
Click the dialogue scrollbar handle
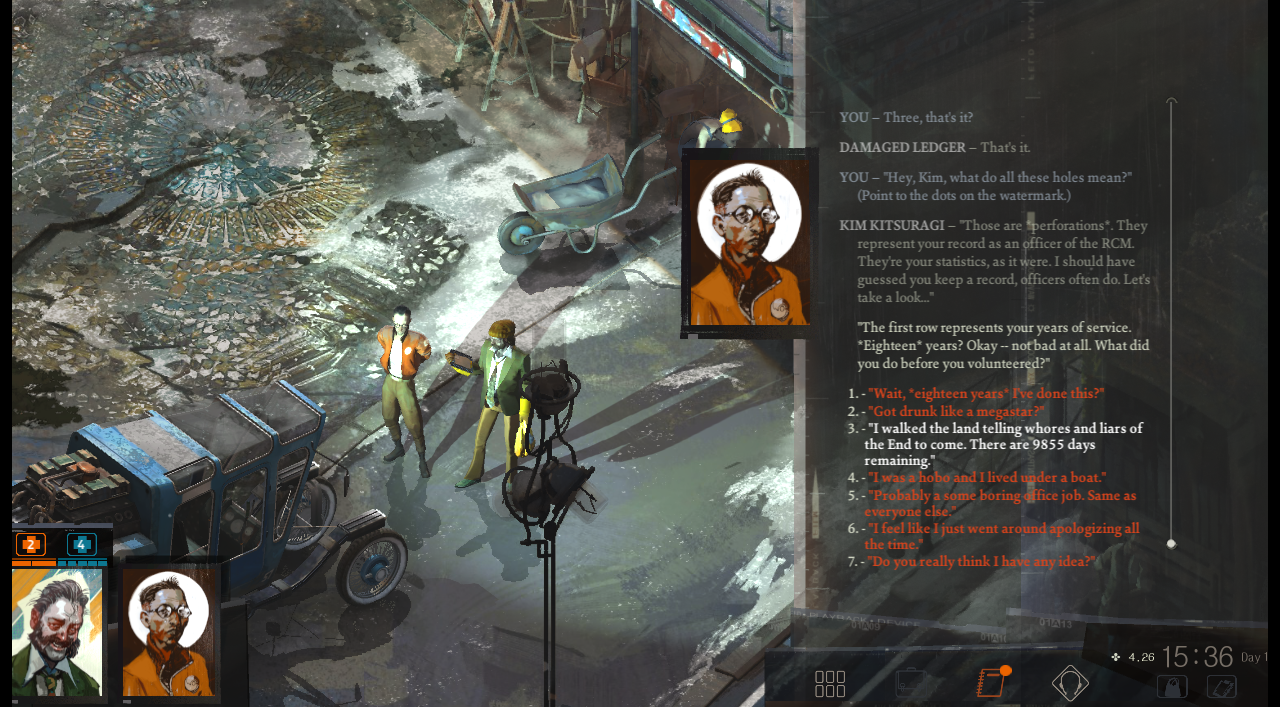tap(1171, 544)
